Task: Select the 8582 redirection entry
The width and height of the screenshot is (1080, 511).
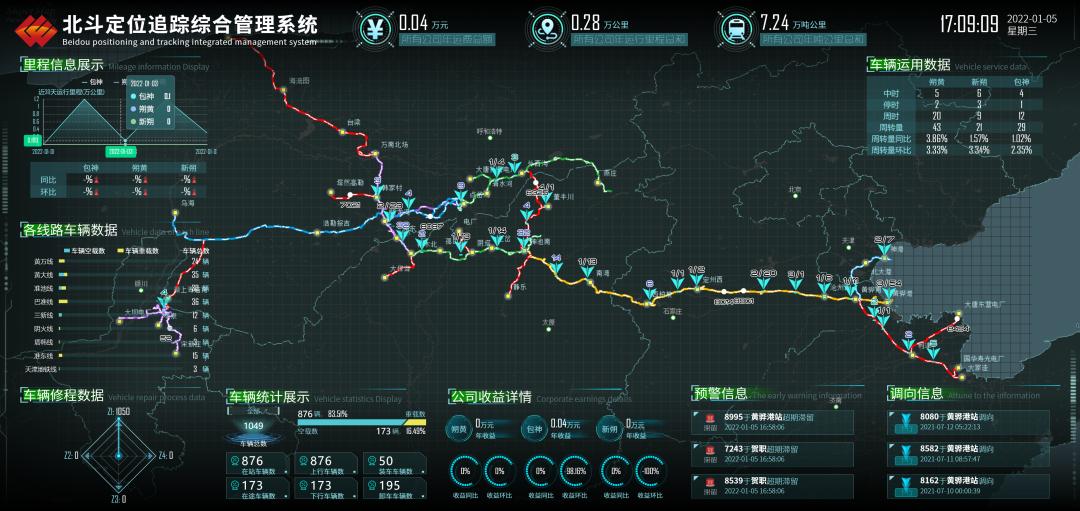Action: (968, 455)
